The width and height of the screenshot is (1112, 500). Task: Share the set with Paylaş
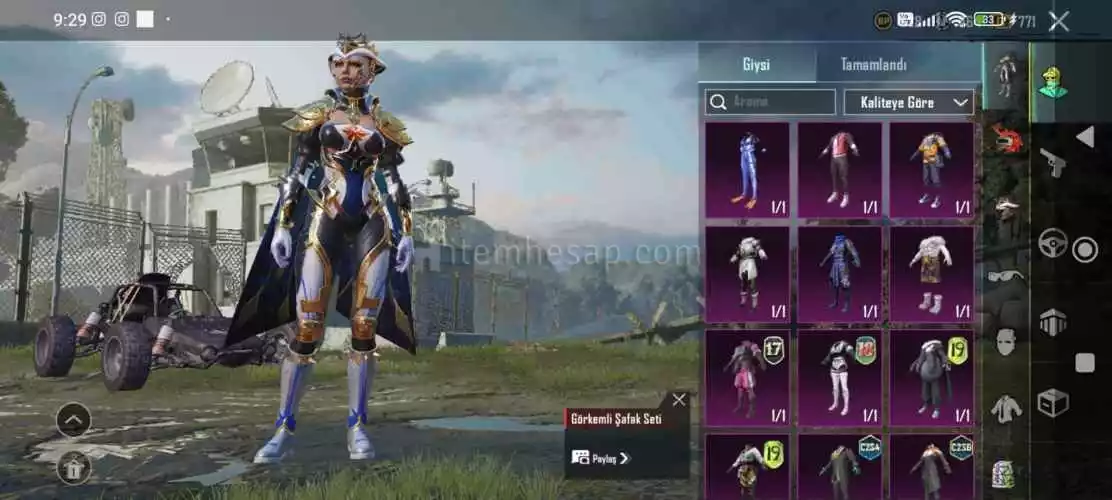[601, 458]
